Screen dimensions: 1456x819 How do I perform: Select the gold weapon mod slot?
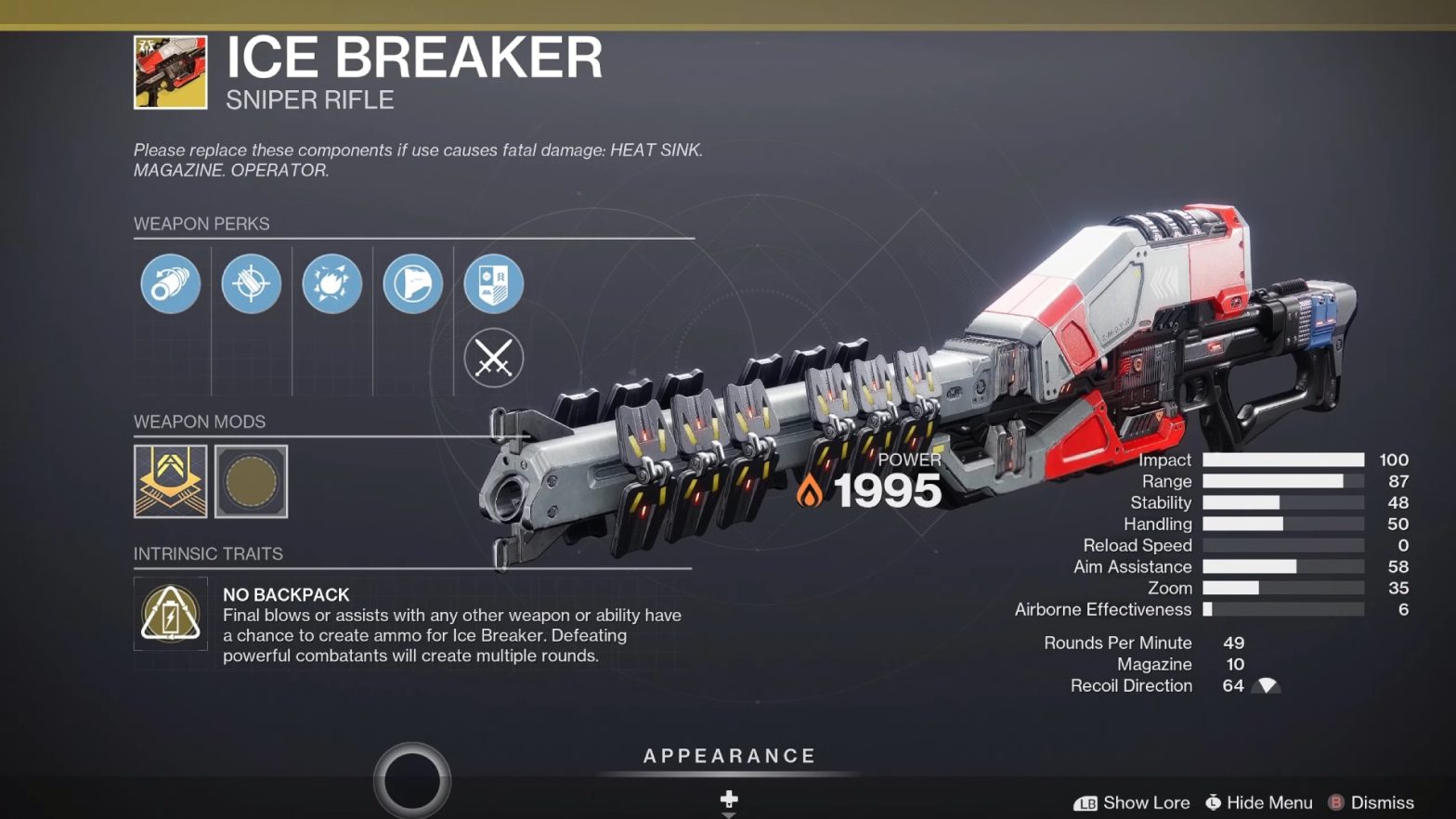171,481
